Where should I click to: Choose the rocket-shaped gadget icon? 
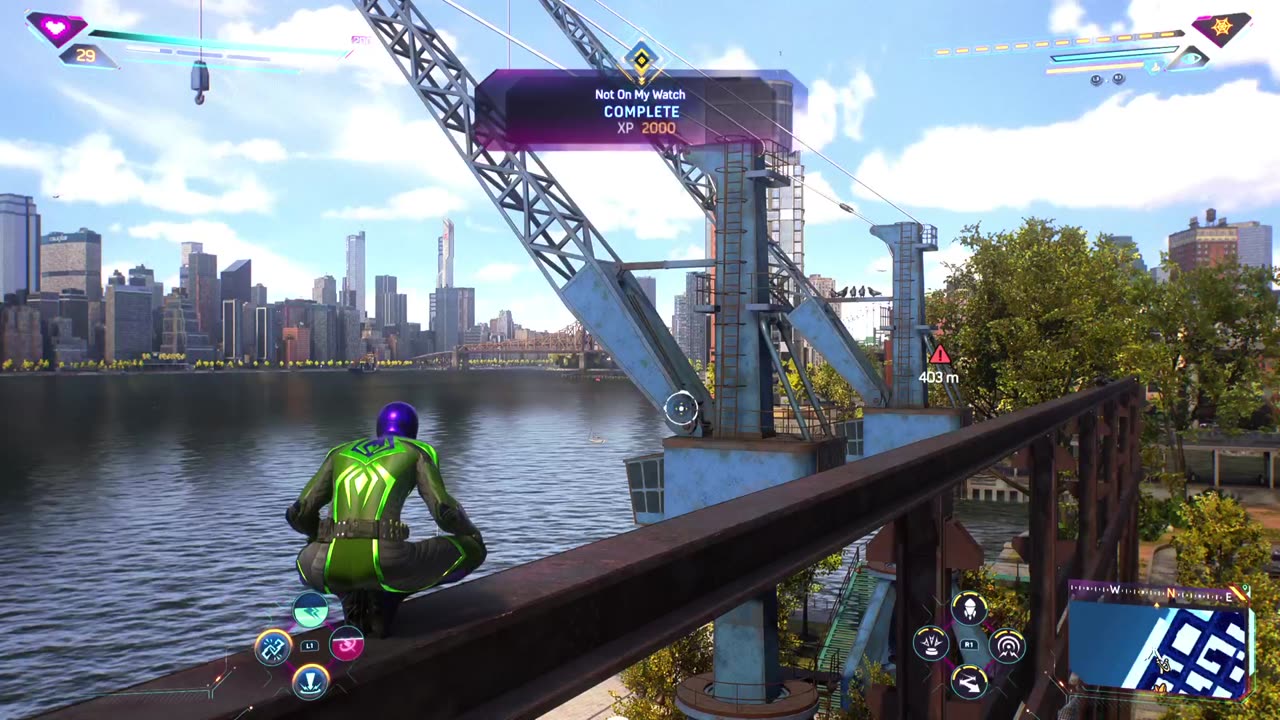click(x=969, y=608)
